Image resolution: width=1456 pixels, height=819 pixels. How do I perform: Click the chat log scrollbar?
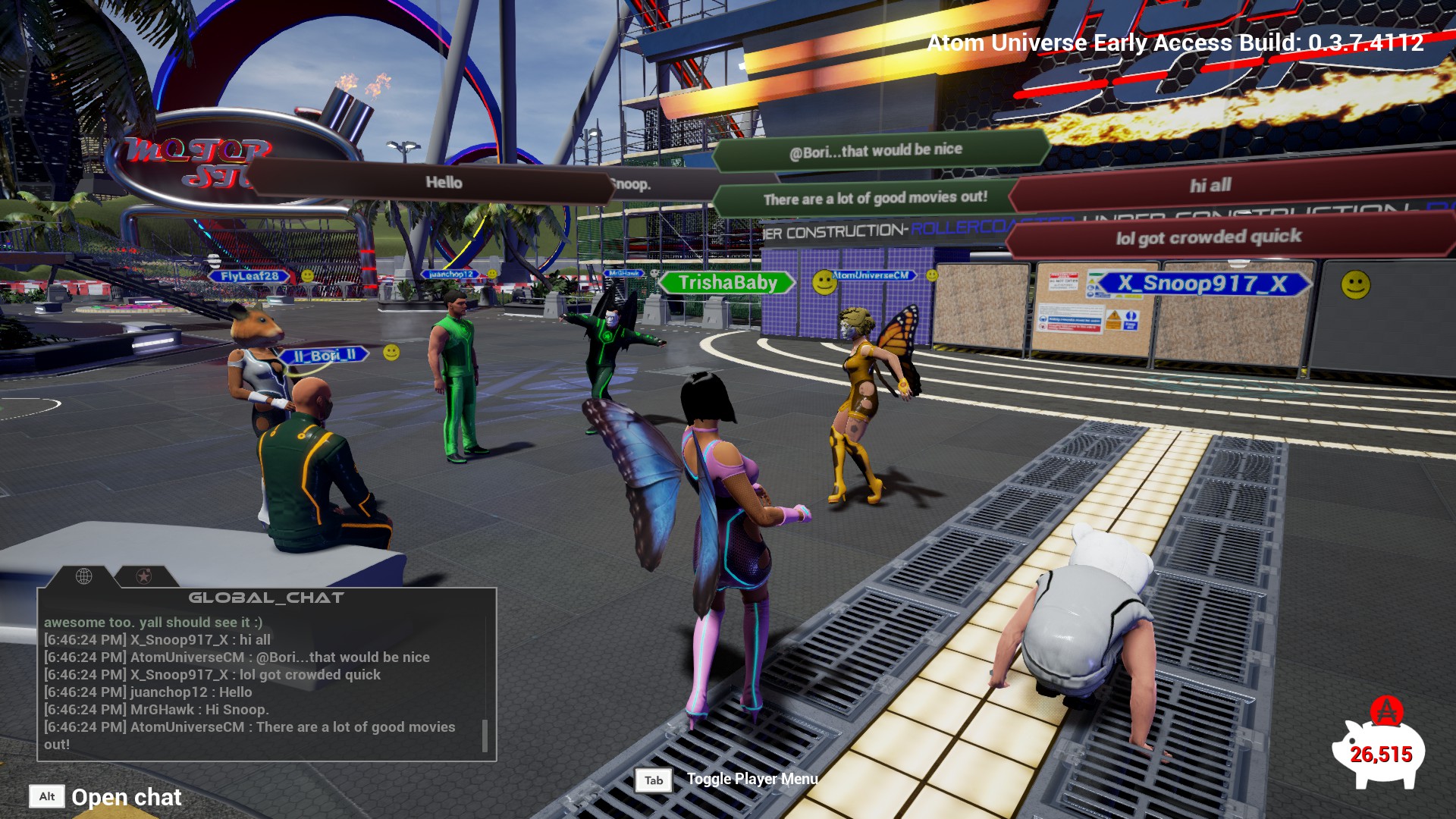coord(485,735)
